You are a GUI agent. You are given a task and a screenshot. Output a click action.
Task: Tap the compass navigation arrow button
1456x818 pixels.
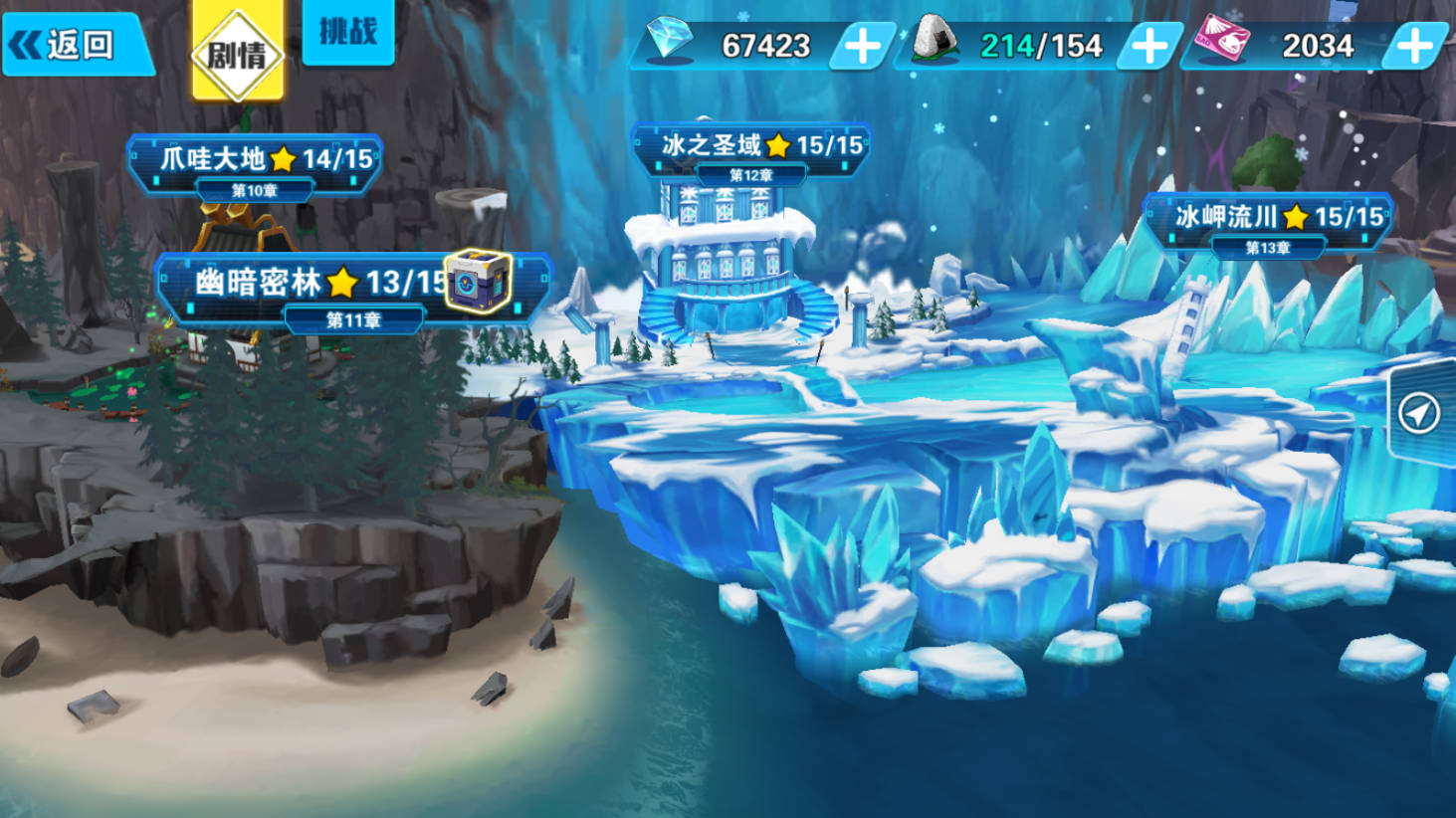(x=1419, y=412)
